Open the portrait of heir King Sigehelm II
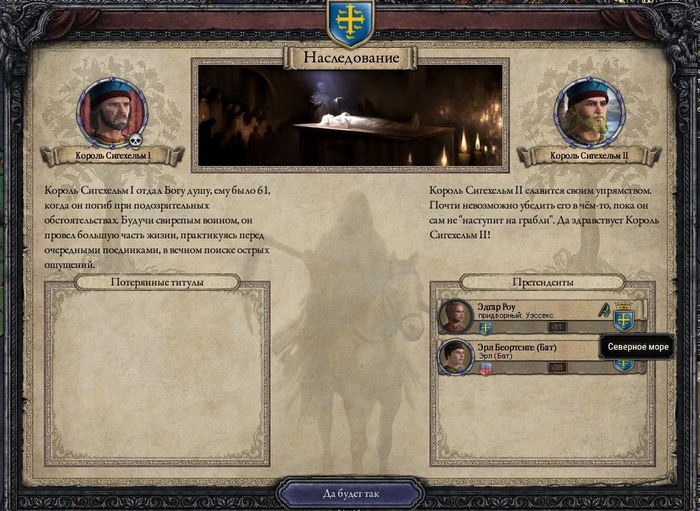The width and height of the screenshot is (700, 511). tap(588, 112)
